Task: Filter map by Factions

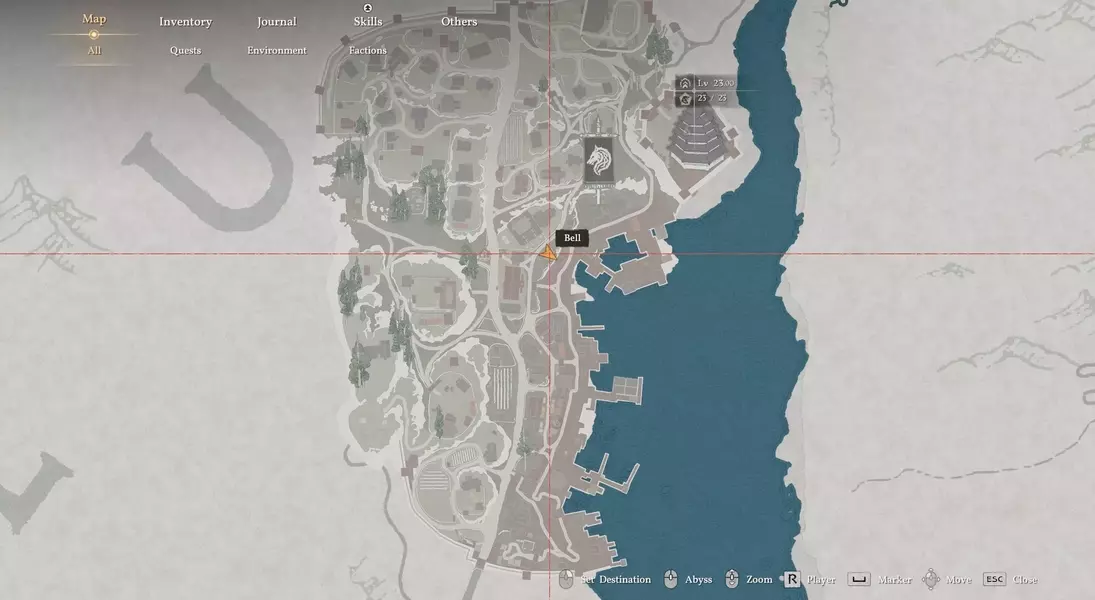Action: tap(367, 50)
